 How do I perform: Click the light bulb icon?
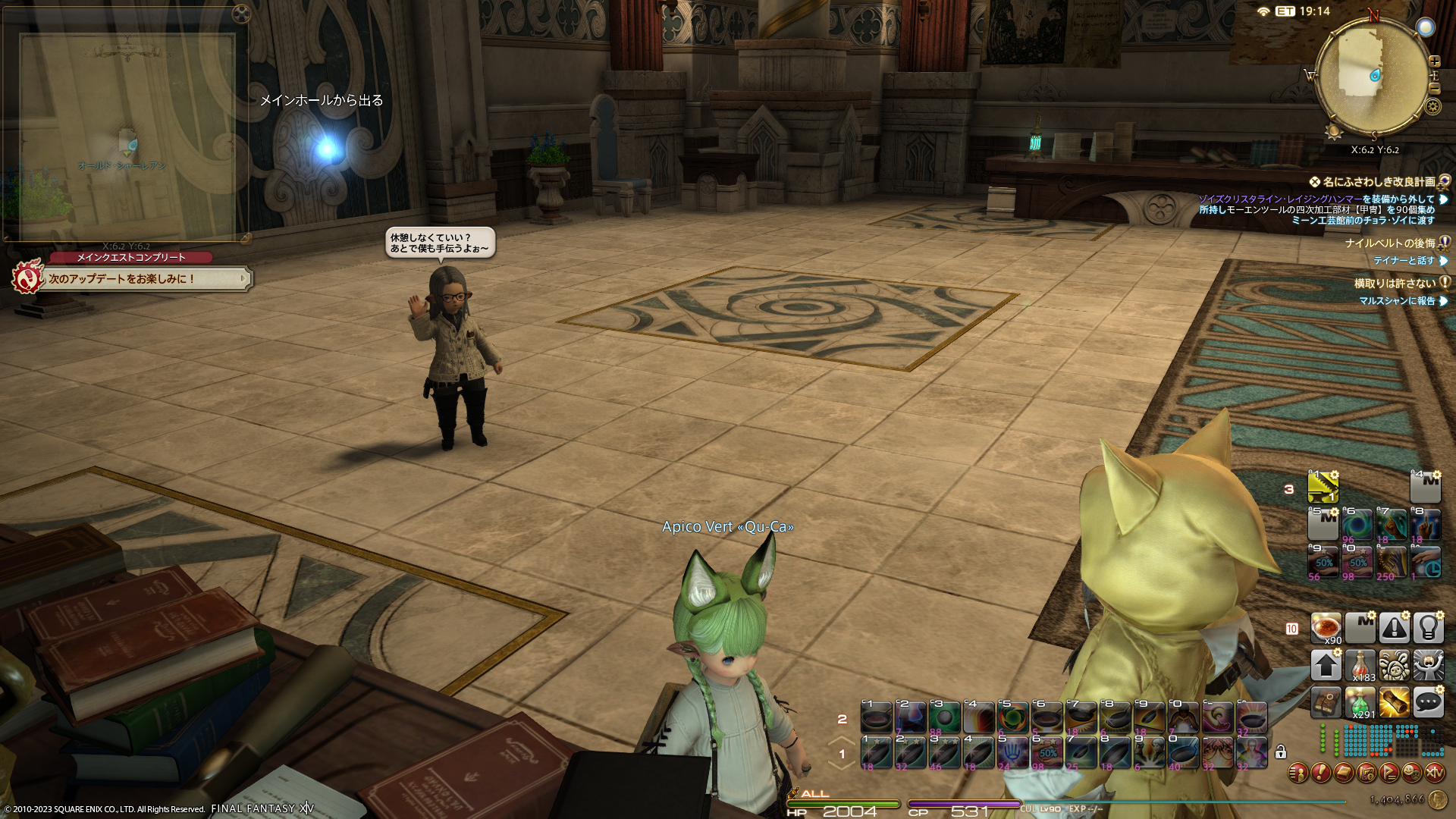tap(1428, 628)
